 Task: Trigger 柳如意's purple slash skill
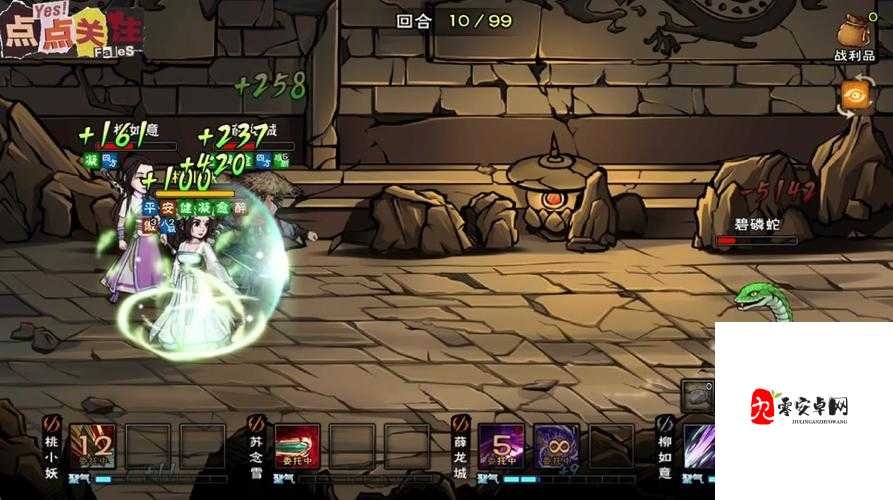coord(700,447)
